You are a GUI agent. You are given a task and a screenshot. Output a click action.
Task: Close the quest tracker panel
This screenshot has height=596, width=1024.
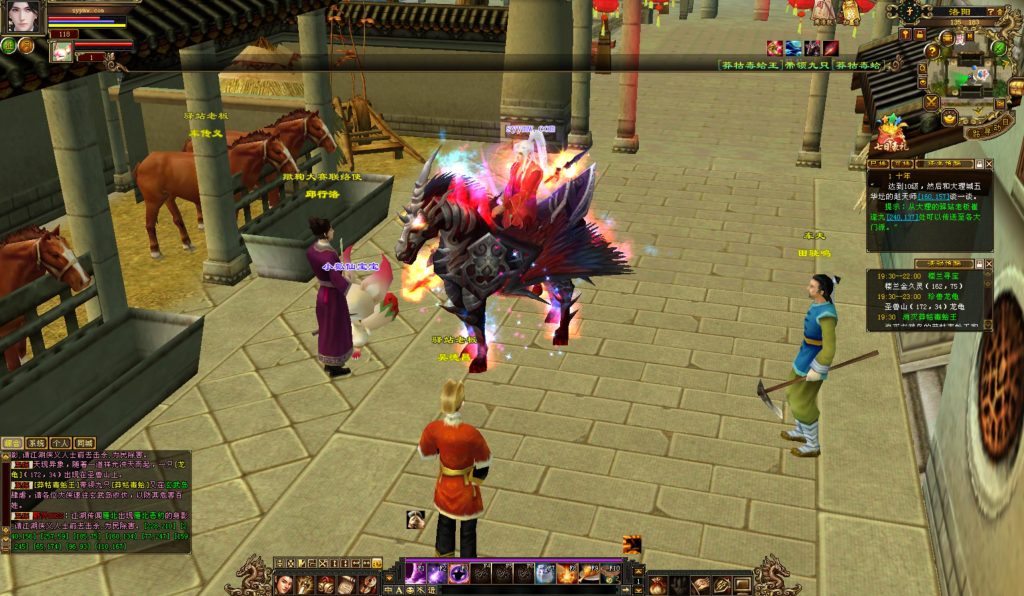tap(990, 162)
